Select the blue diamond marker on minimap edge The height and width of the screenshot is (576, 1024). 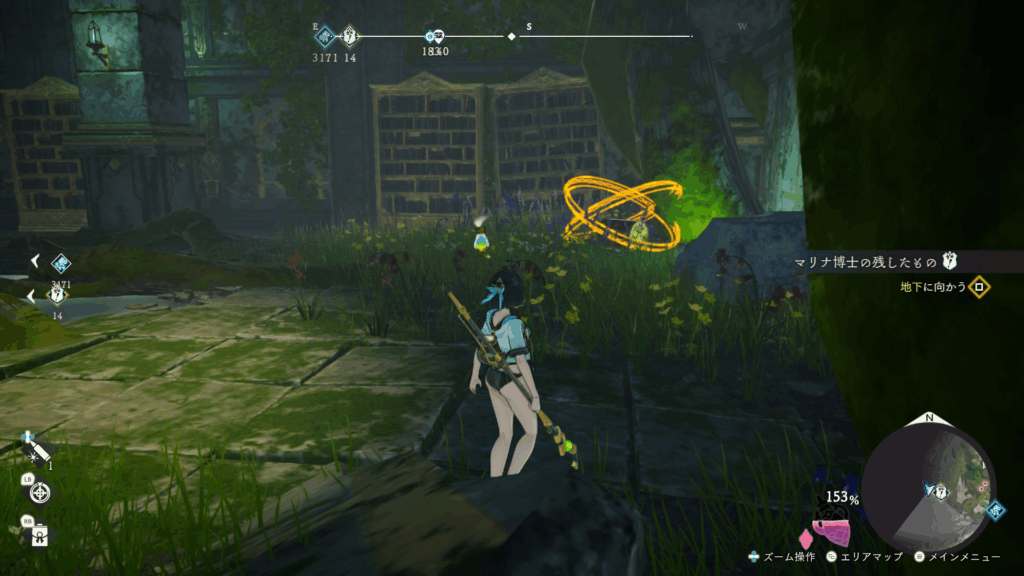[995, 509]
